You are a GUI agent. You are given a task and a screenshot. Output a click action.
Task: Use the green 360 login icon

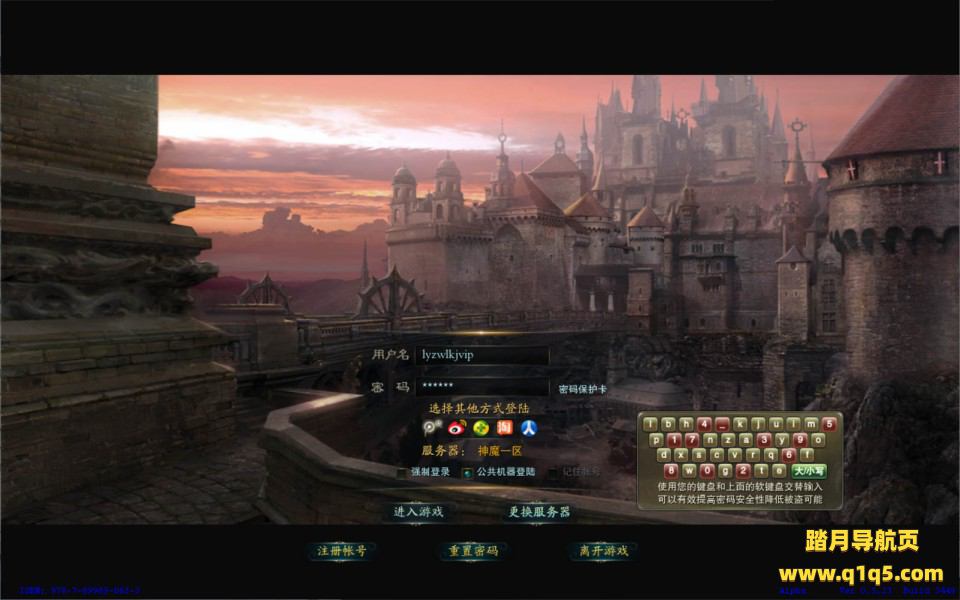(x=481, y=428)
